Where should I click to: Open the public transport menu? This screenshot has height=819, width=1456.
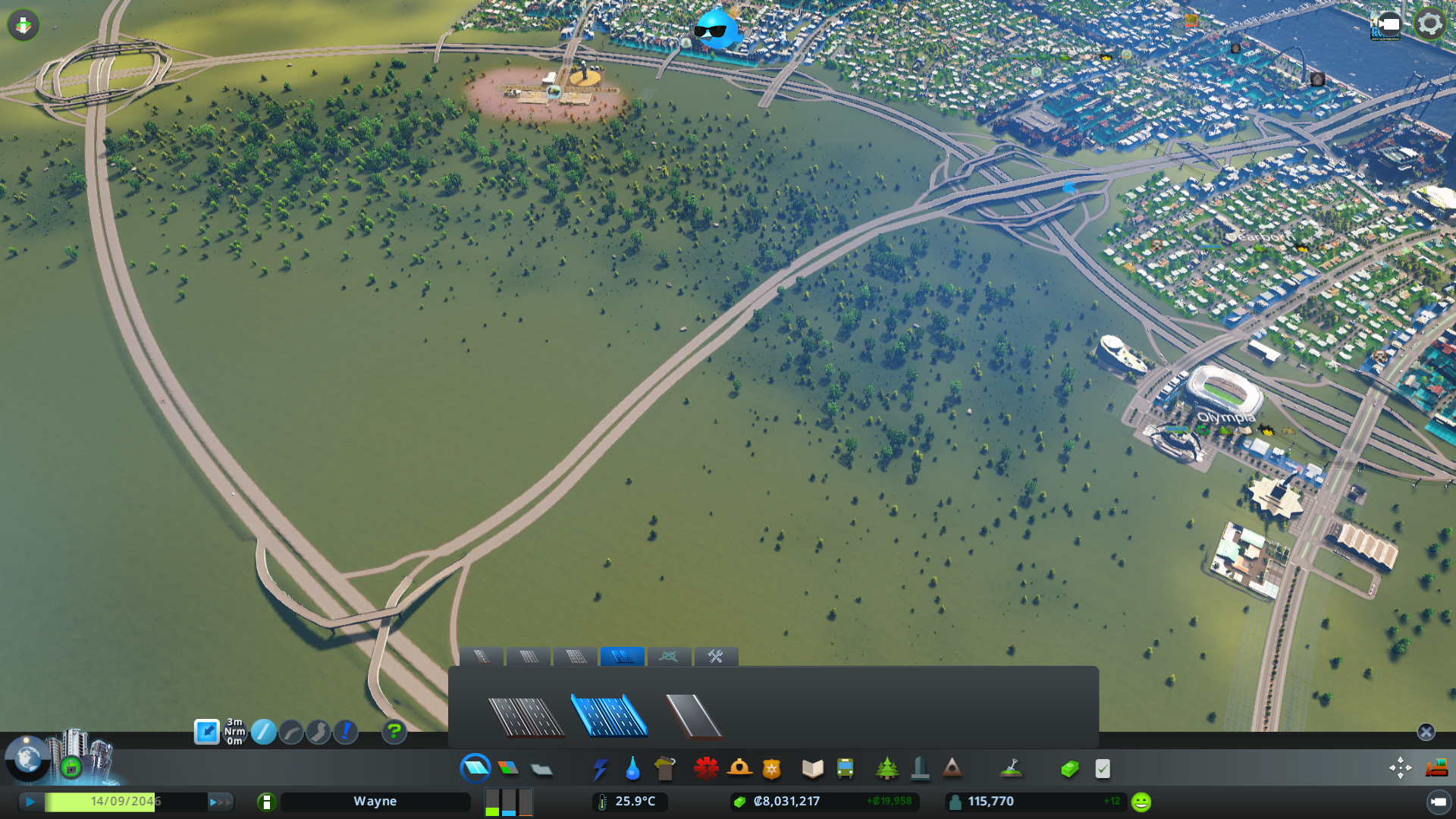point(846,768)
